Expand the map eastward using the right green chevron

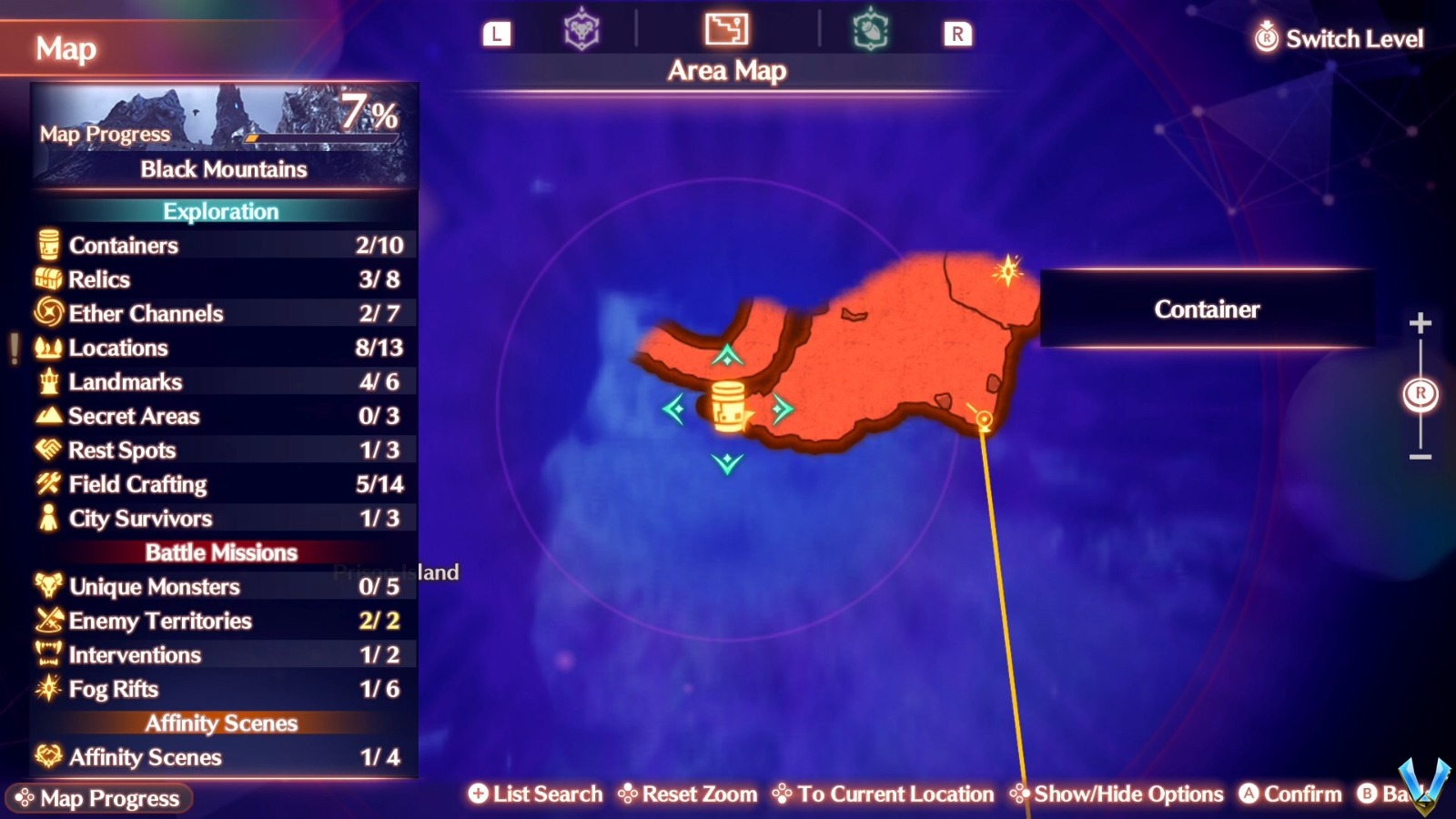pyautogui.click(x=781, y=409)
